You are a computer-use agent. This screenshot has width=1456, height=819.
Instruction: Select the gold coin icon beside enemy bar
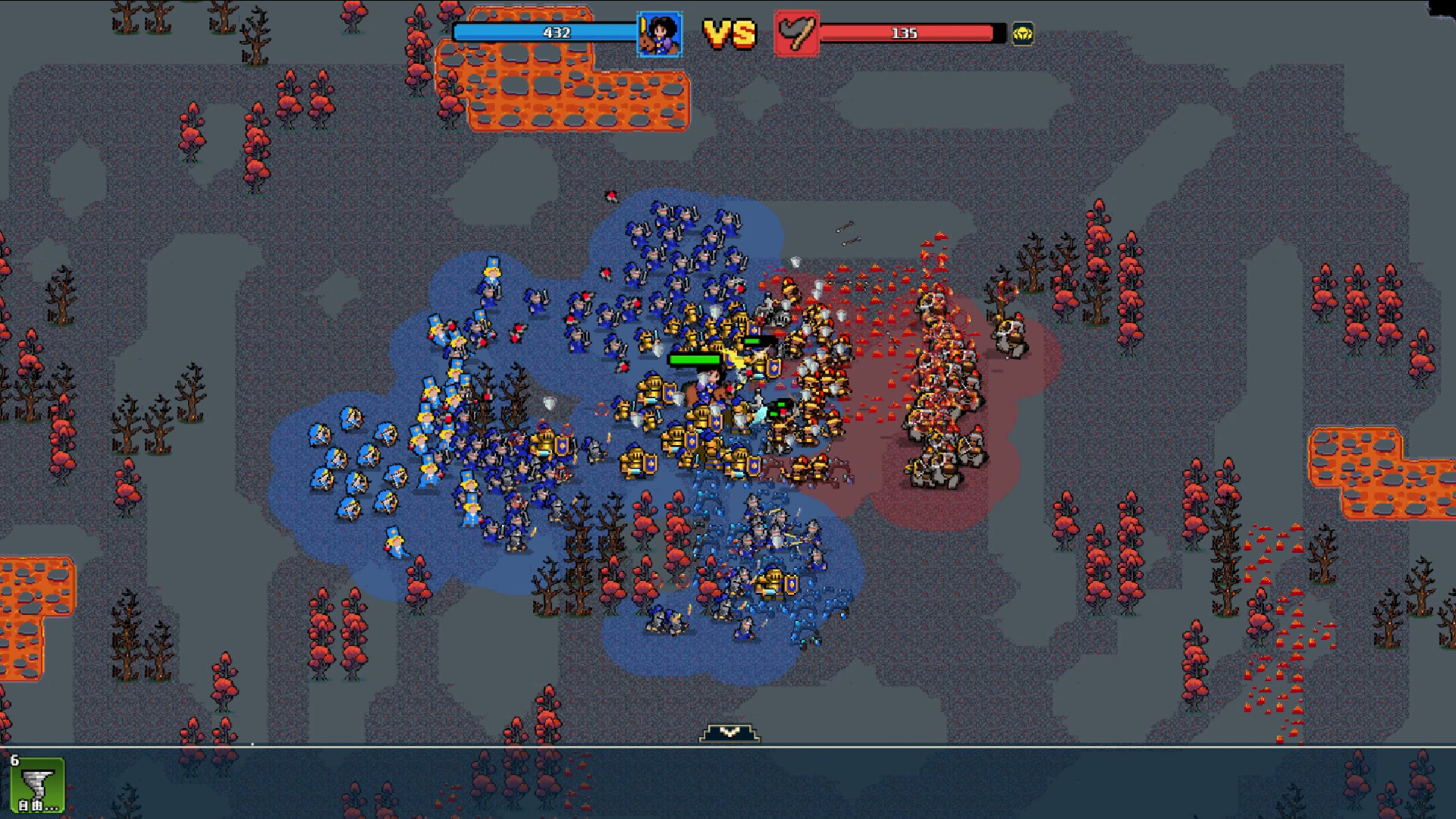[1023, 34]
